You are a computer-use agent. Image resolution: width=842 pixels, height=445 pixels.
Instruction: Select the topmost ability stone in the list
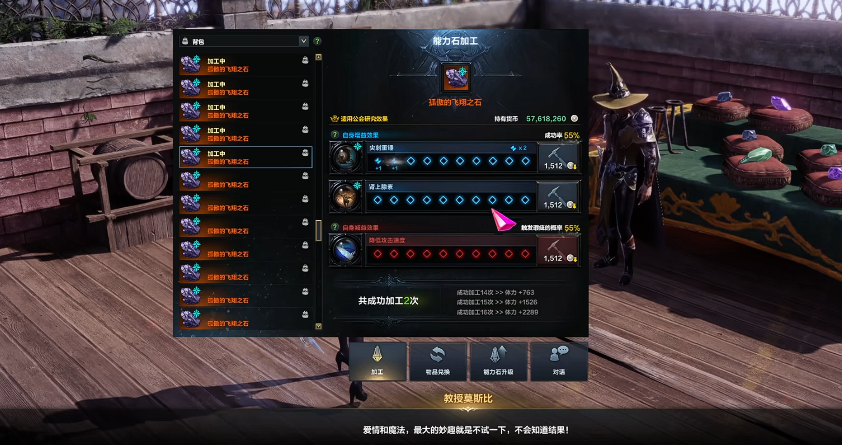click(x=245, y=64)
